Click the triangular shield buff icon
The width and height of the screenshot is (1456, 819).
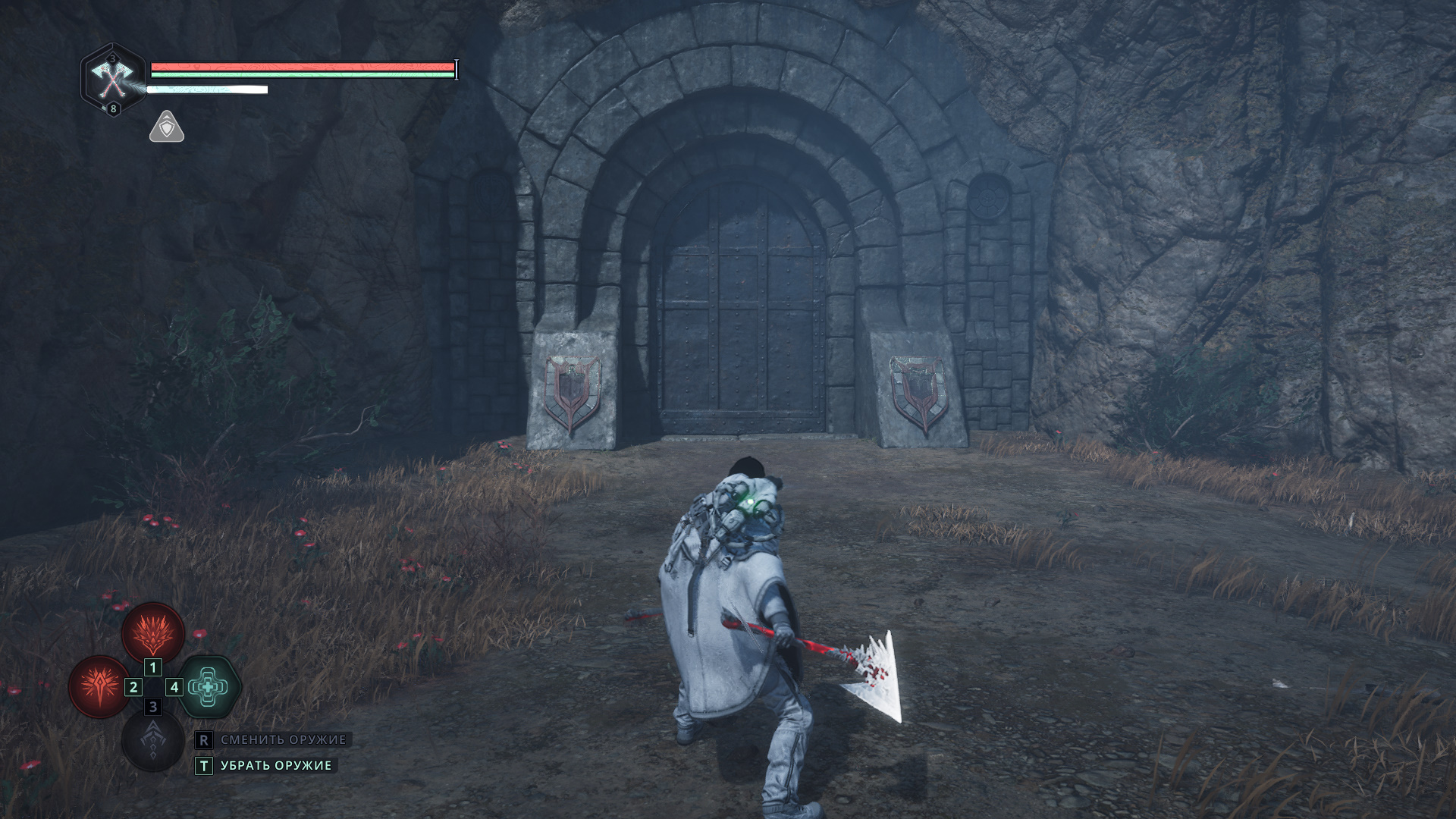pos(167,127)
